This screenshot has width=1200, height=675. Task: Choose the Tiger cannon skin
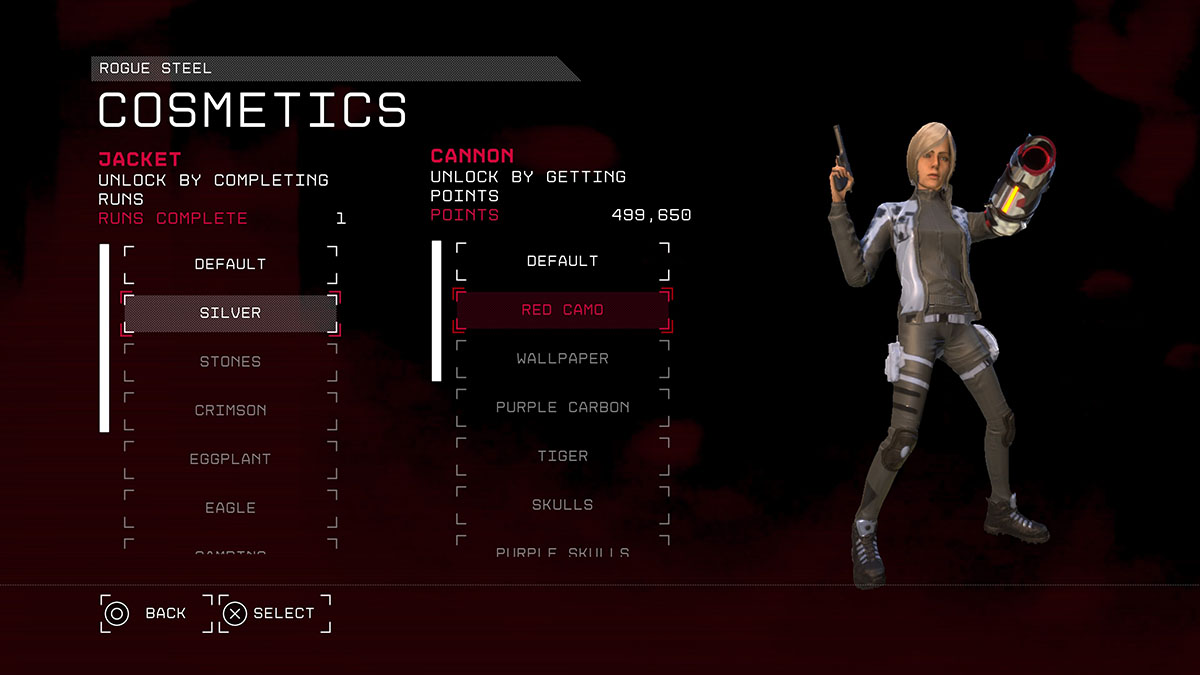tap(562, 456)
